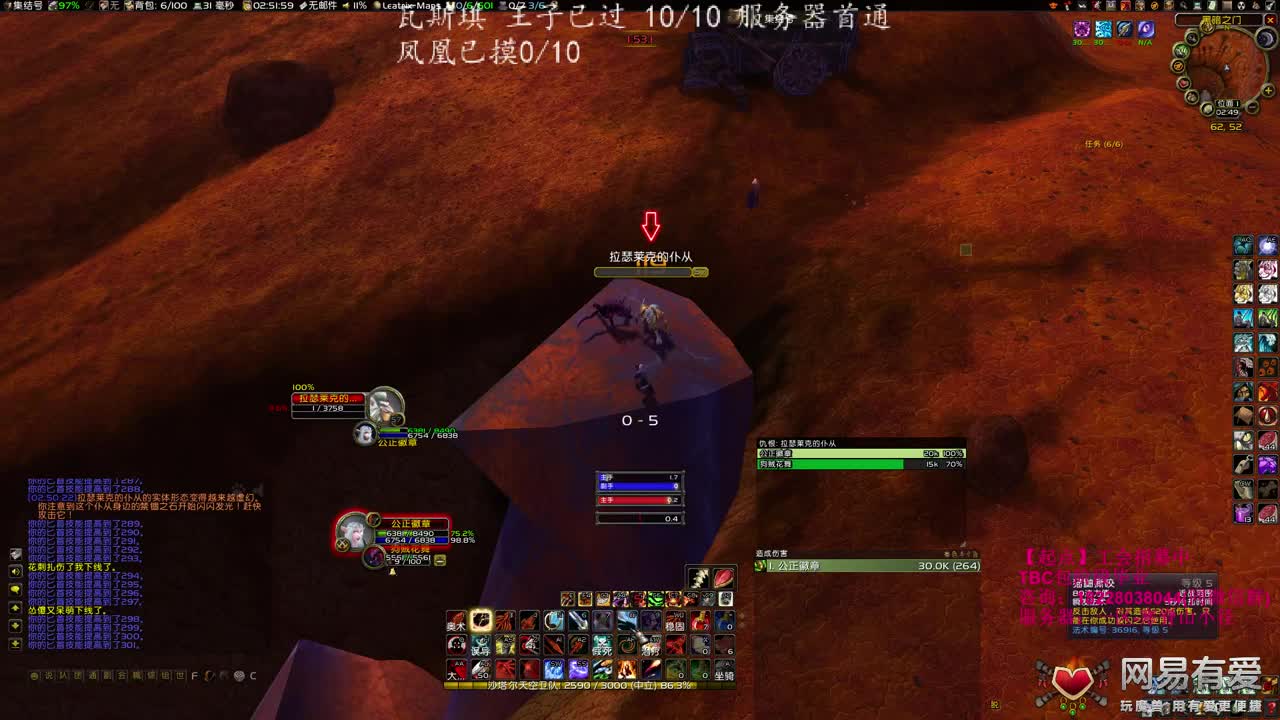Toggle the globe icon near the chat tabs

click(240, 676)
